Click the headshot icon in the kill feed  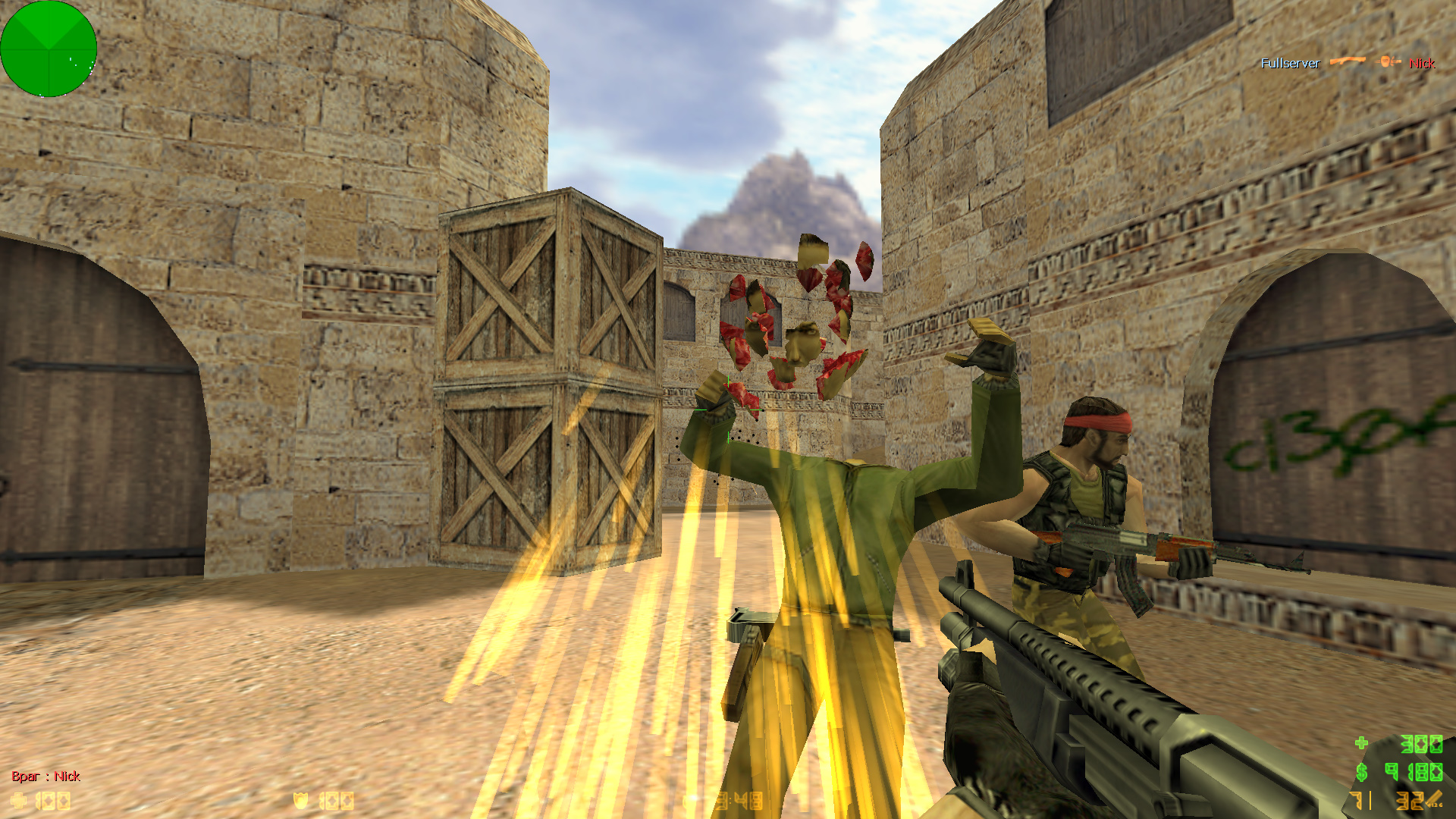(1389, 61)
